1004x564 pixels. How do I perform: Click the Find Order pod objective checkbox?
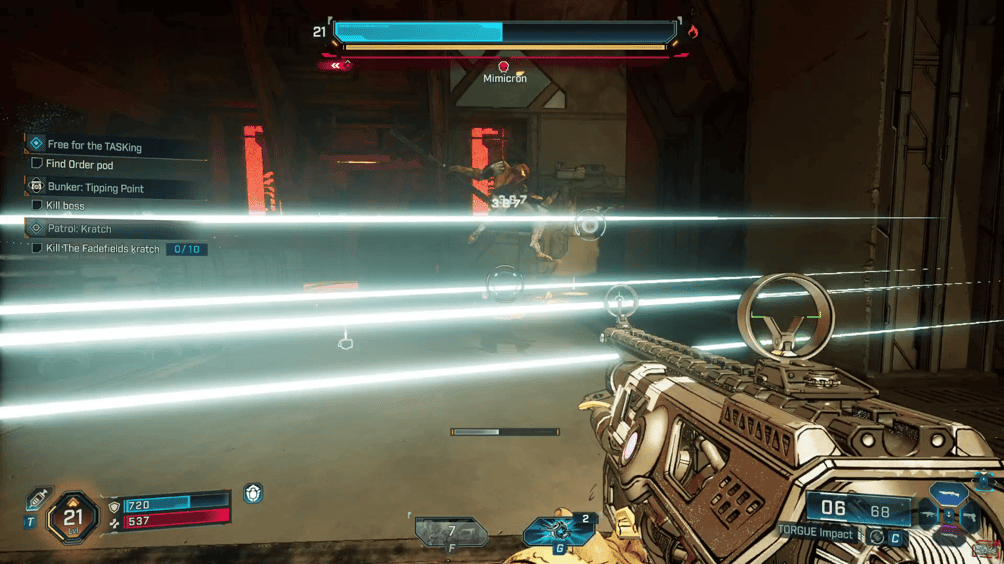coord(37,164)
